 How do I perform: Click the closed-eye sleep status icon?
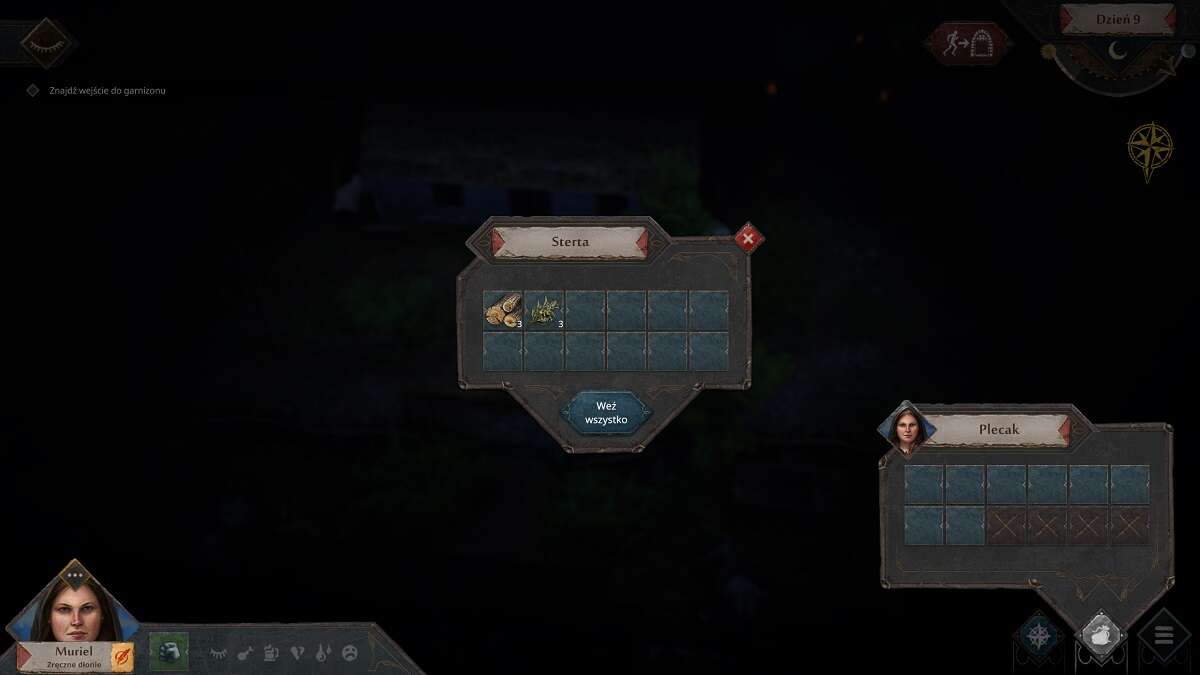coord(218,653)
